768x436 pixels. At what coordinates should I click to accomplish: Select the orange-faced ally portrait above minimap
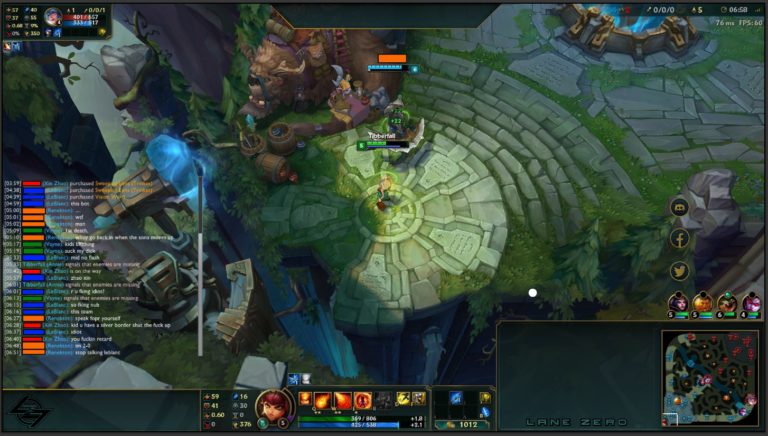(x=703, y=302)
